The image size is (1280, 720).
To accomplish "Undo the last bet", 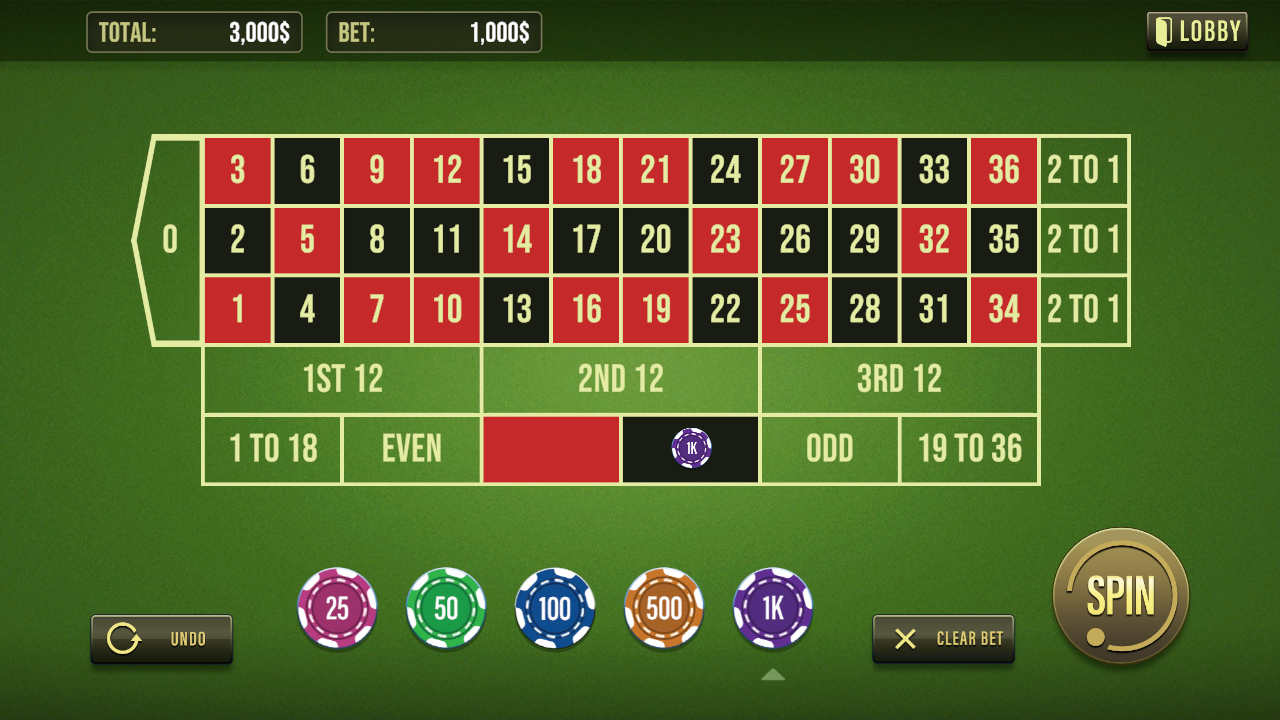I will click(x=162, y=638).
